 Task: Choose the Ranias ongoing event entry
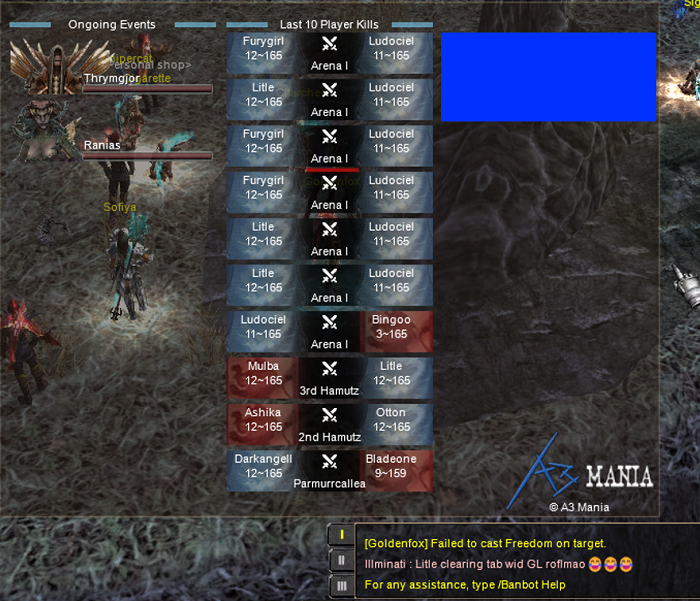coord(112,146)
